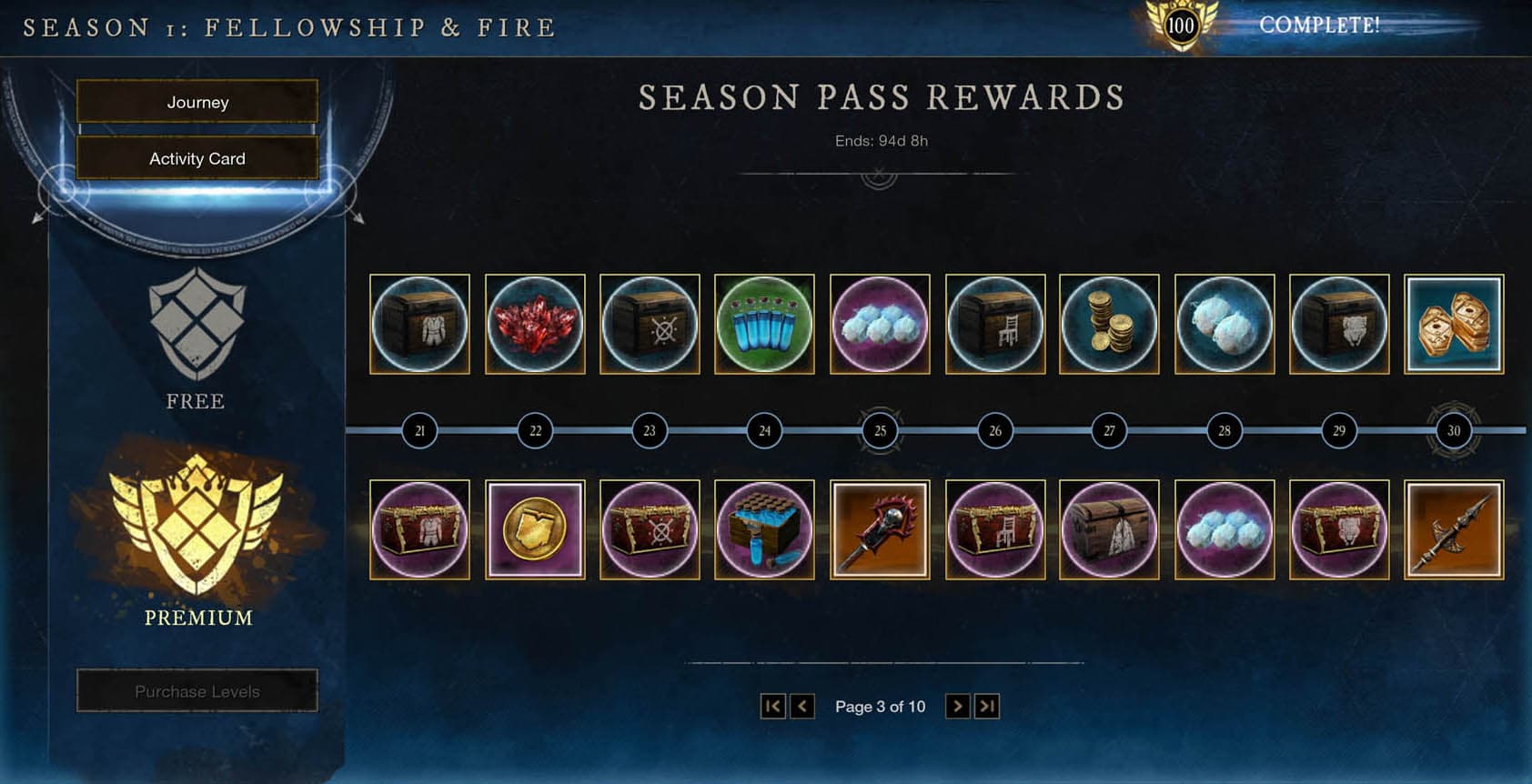Jump to the last rewards page
The width and height of the screenshot is (1532, 784).
pos(986,706)
